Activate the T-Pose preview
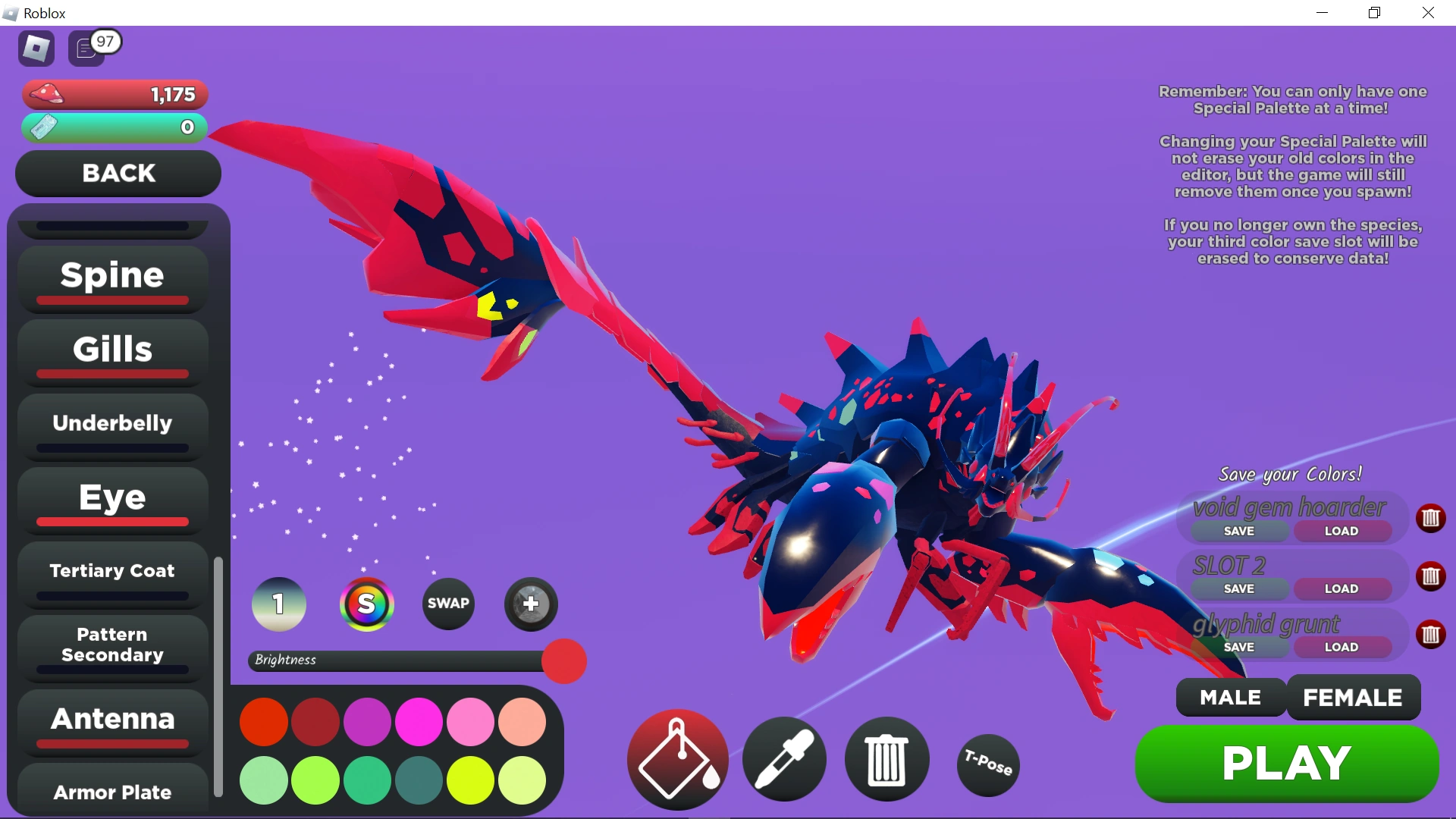The image size is (1456, 819). [987, 765]
